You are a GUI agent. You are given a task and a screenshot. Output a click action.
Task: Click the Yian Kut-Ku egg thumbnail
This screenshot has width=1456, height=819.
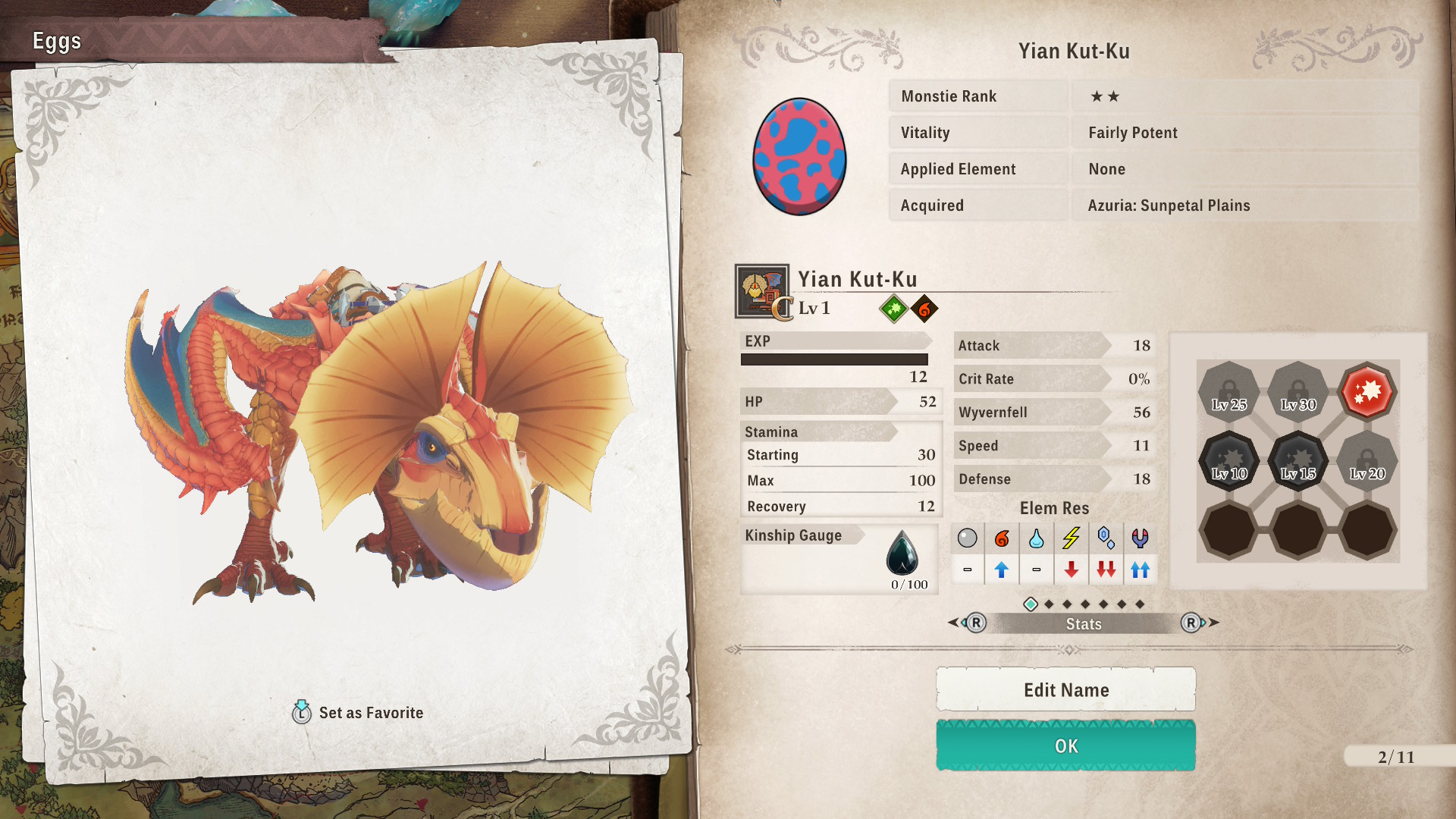(x=799, y=157)
